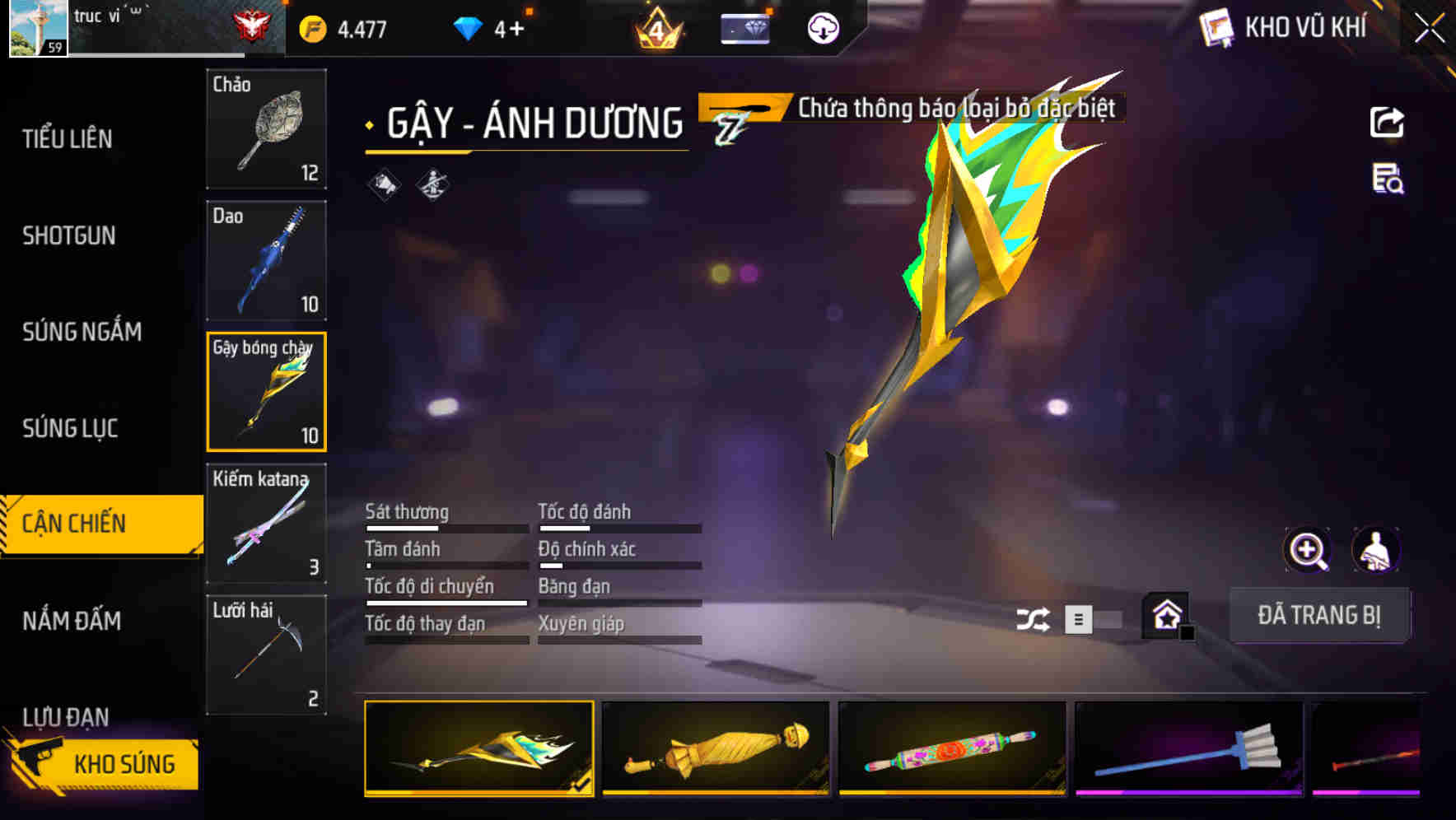Select the Gậy bóng chày highlighted slot
1456x820 pixels.
tap(265, 391)
